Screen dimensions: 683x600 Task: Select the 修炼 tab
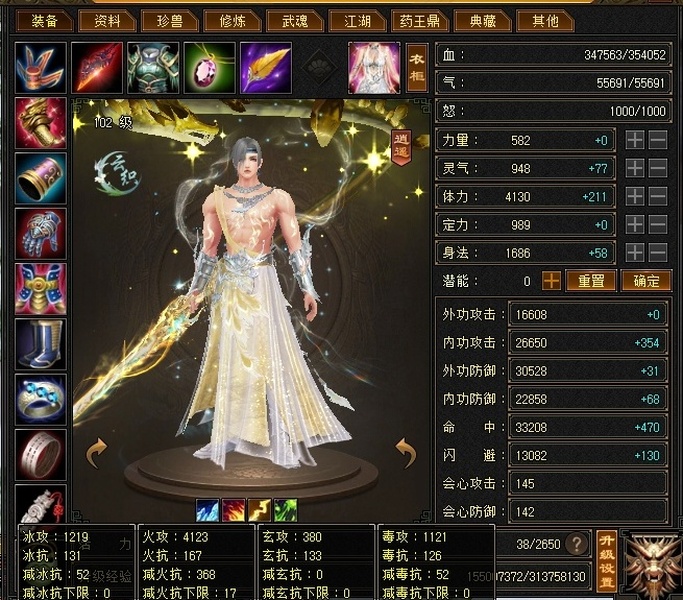[x=231, y=21]
